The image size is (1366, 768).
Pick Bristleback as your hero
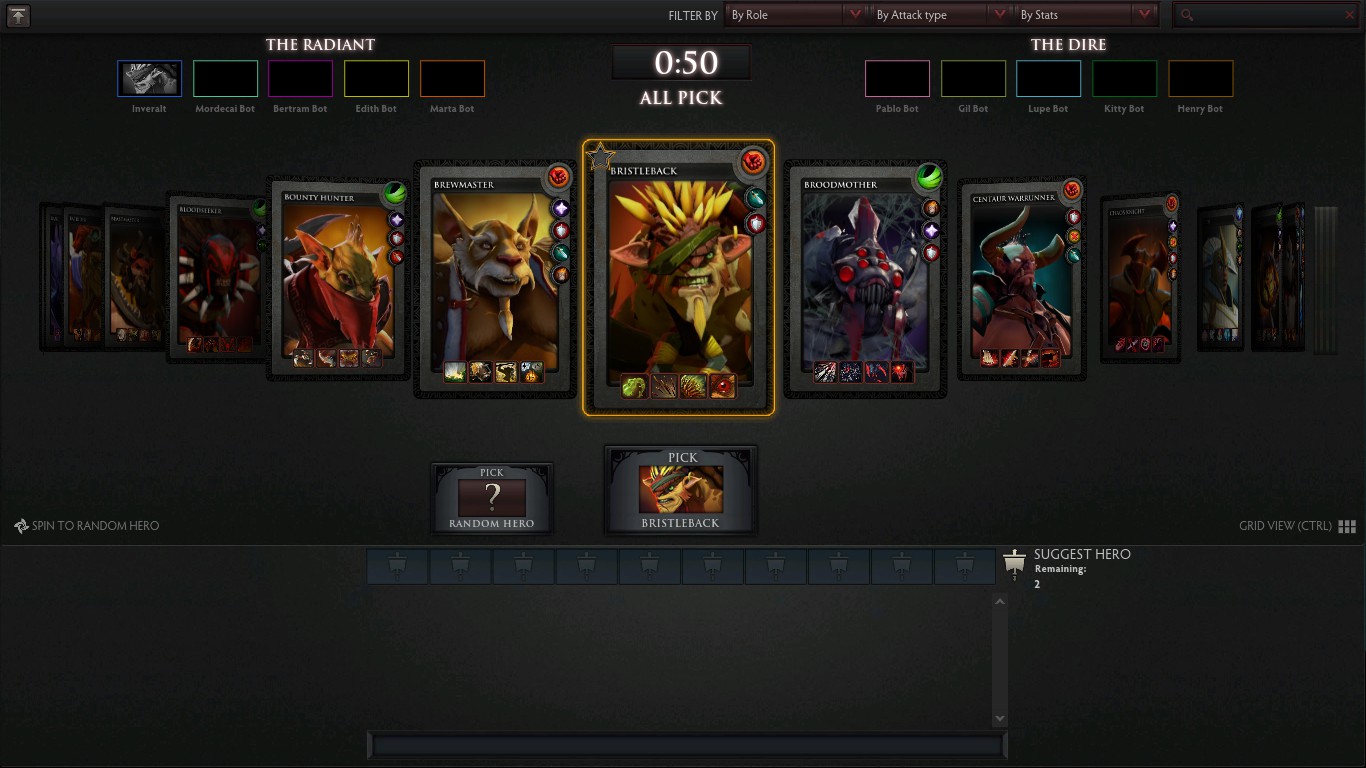[x=681, y=490]
